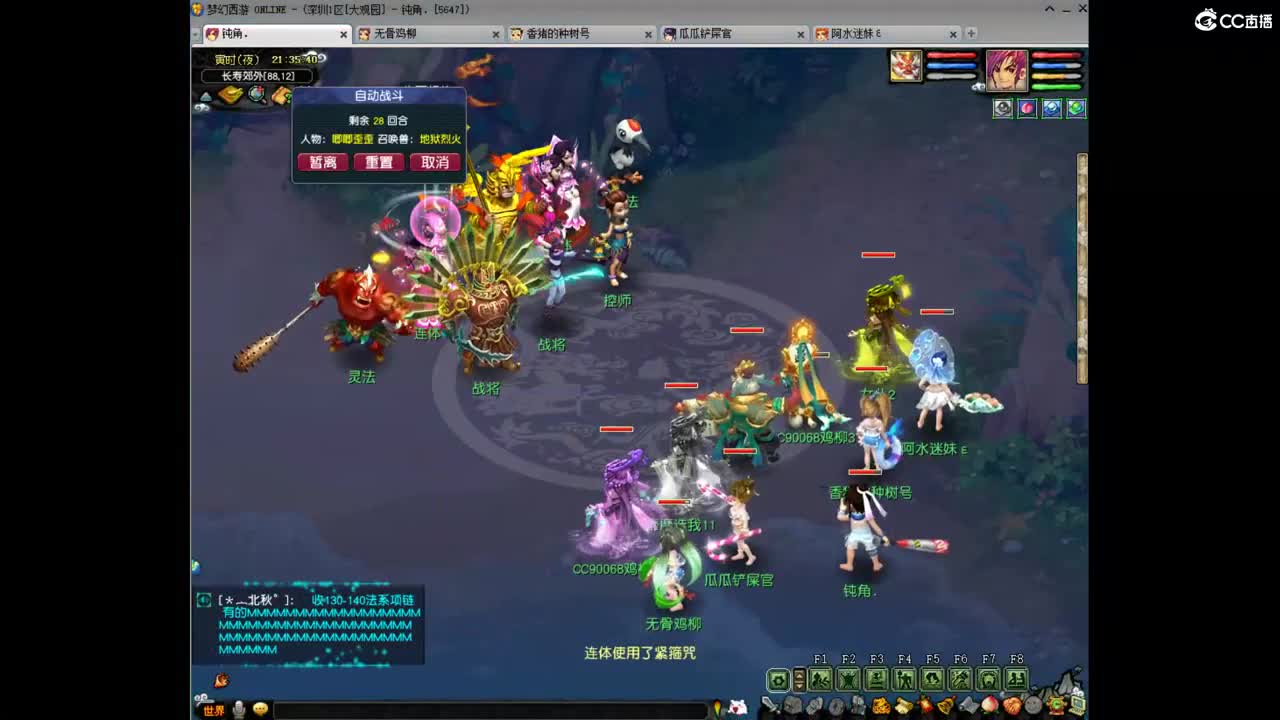Open the minimap magnifier icon at top-left
This screenshot has width=1280, height=720.
click(x=255, y=93)
